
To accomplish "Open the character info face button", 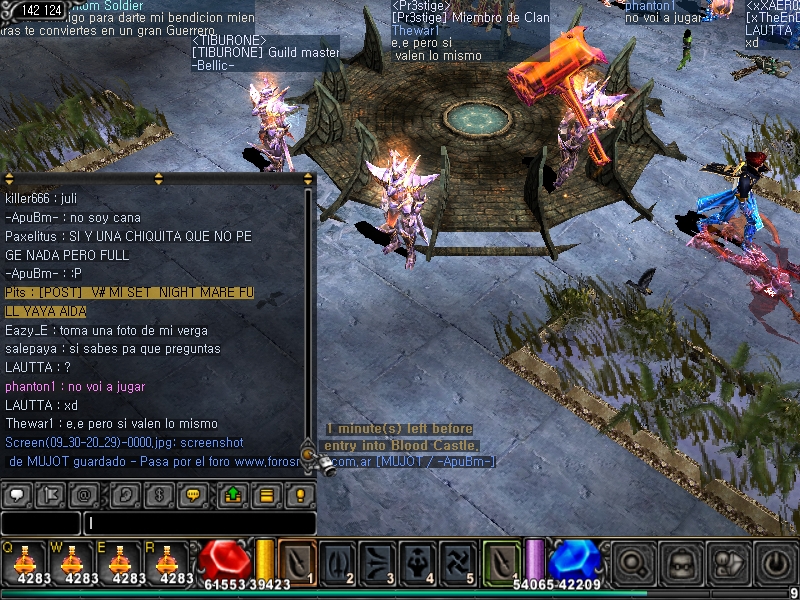I will 681,564.
